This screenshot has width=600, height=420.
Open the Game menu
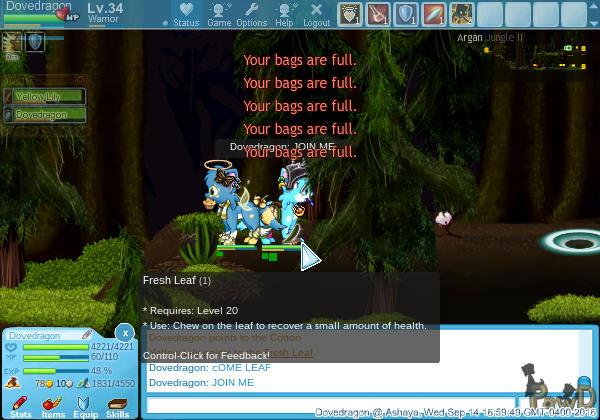pyautogui.click(x=219, y=14)
